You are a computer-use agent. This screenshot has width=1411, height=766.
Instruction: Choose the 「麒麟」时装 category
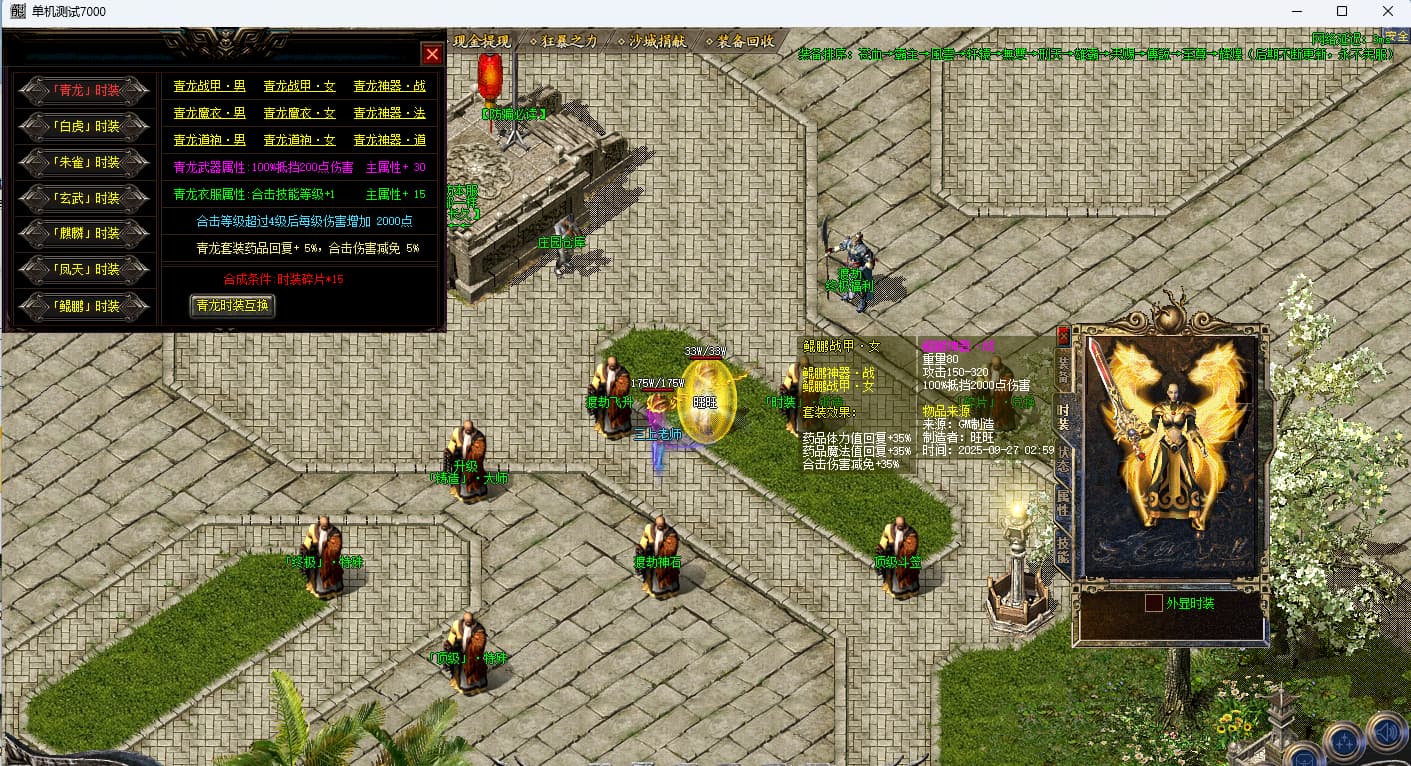pyautogui.click(x=87, y=234)
